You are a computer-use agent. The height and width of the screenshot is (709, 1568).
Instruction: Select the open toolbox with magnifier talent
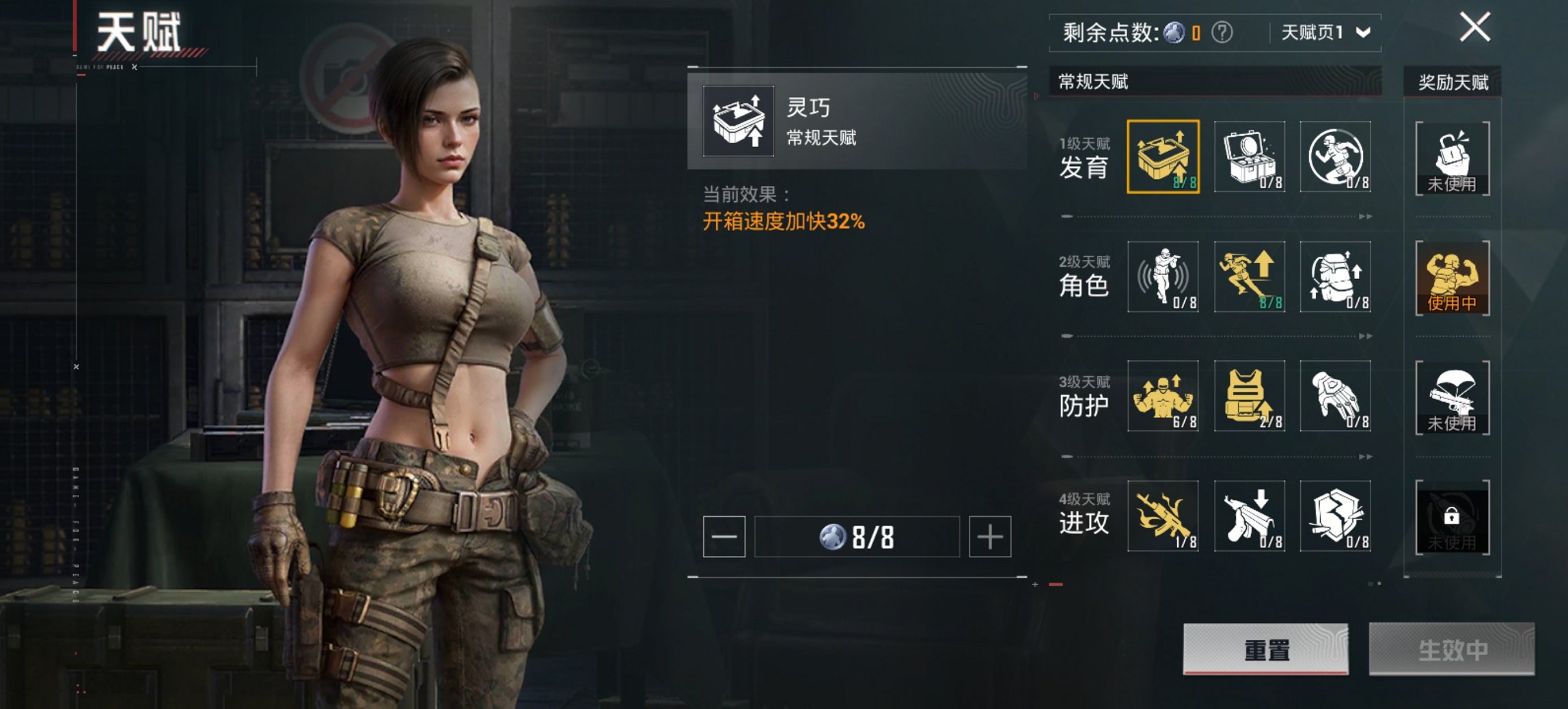1249,157
